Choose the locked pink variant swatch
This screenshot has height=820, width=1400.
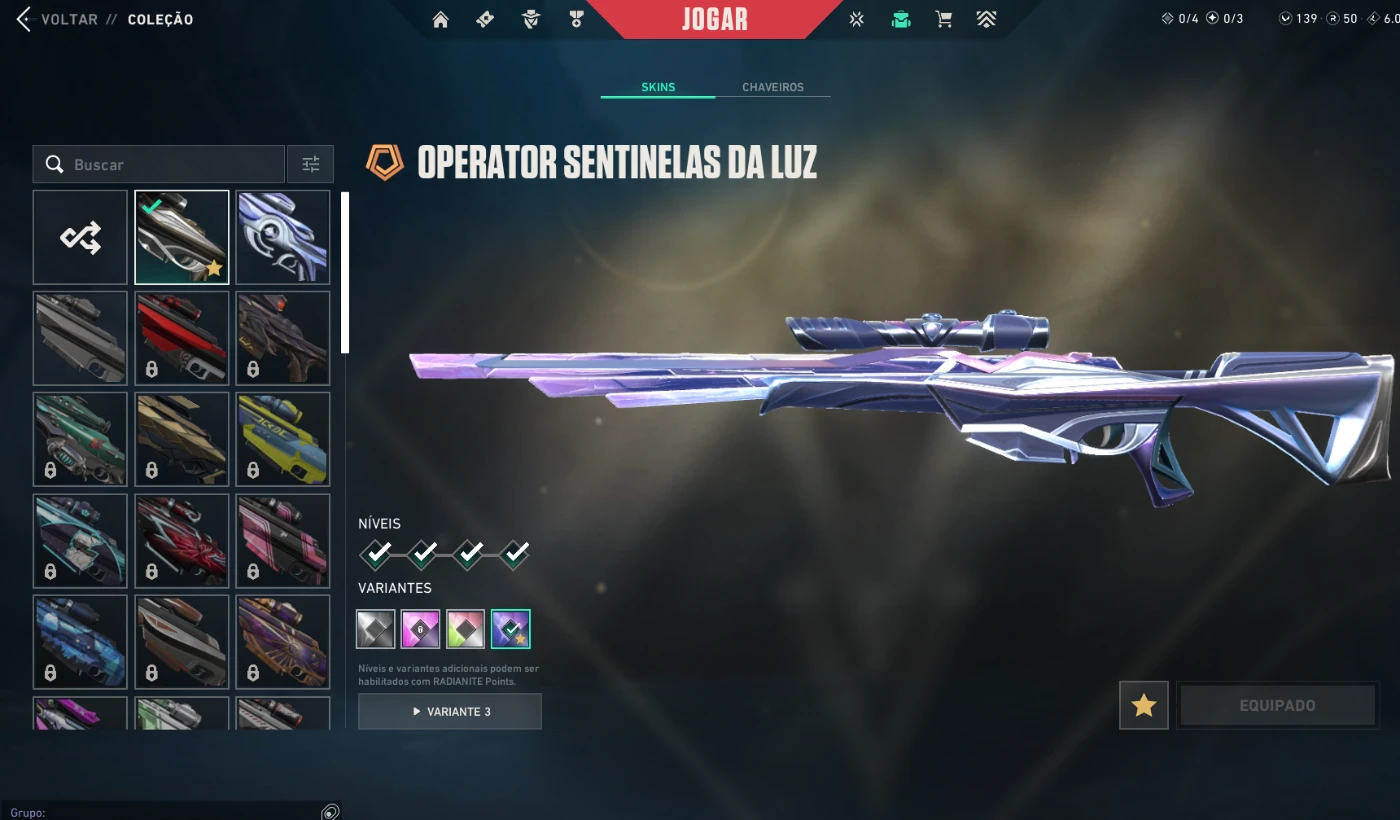click(x=421, y=629)
